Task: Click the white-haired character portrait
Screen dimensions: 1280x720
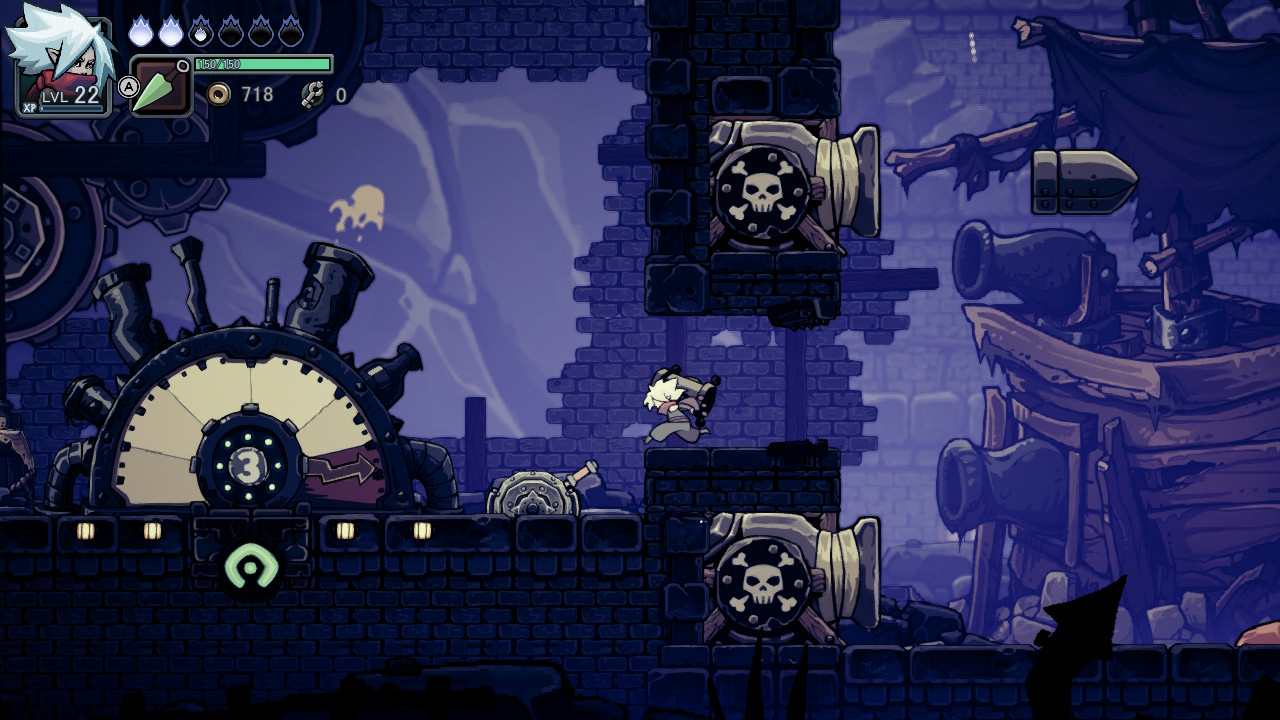Action: pos(58,60)
